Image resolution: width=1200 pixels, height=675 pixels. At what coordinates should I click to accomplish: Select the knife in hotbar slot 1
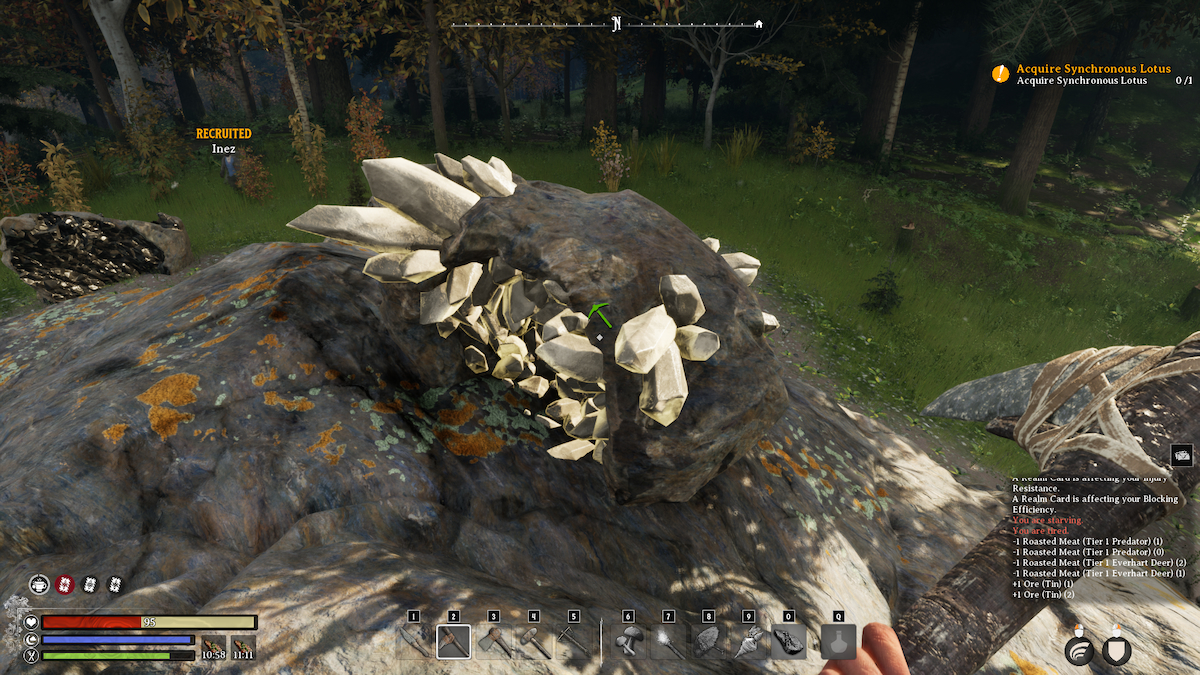413,641
